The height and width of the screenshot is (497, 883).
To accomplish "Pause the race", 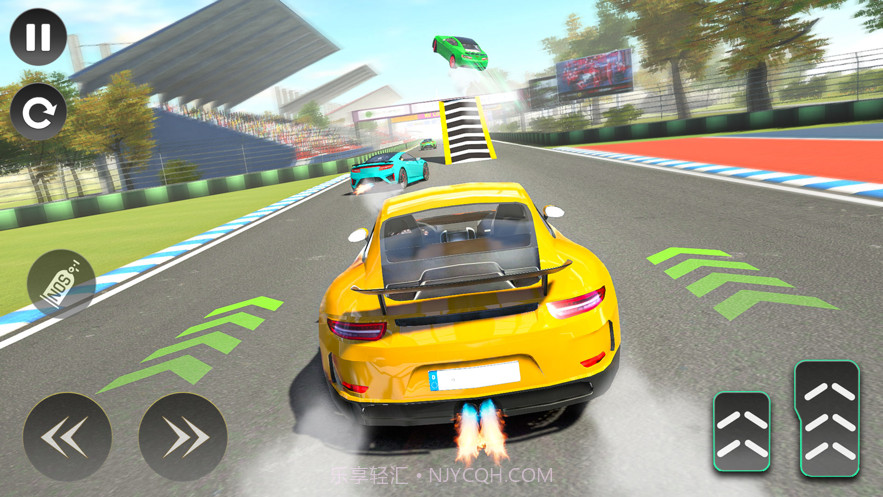I will 38,37.
